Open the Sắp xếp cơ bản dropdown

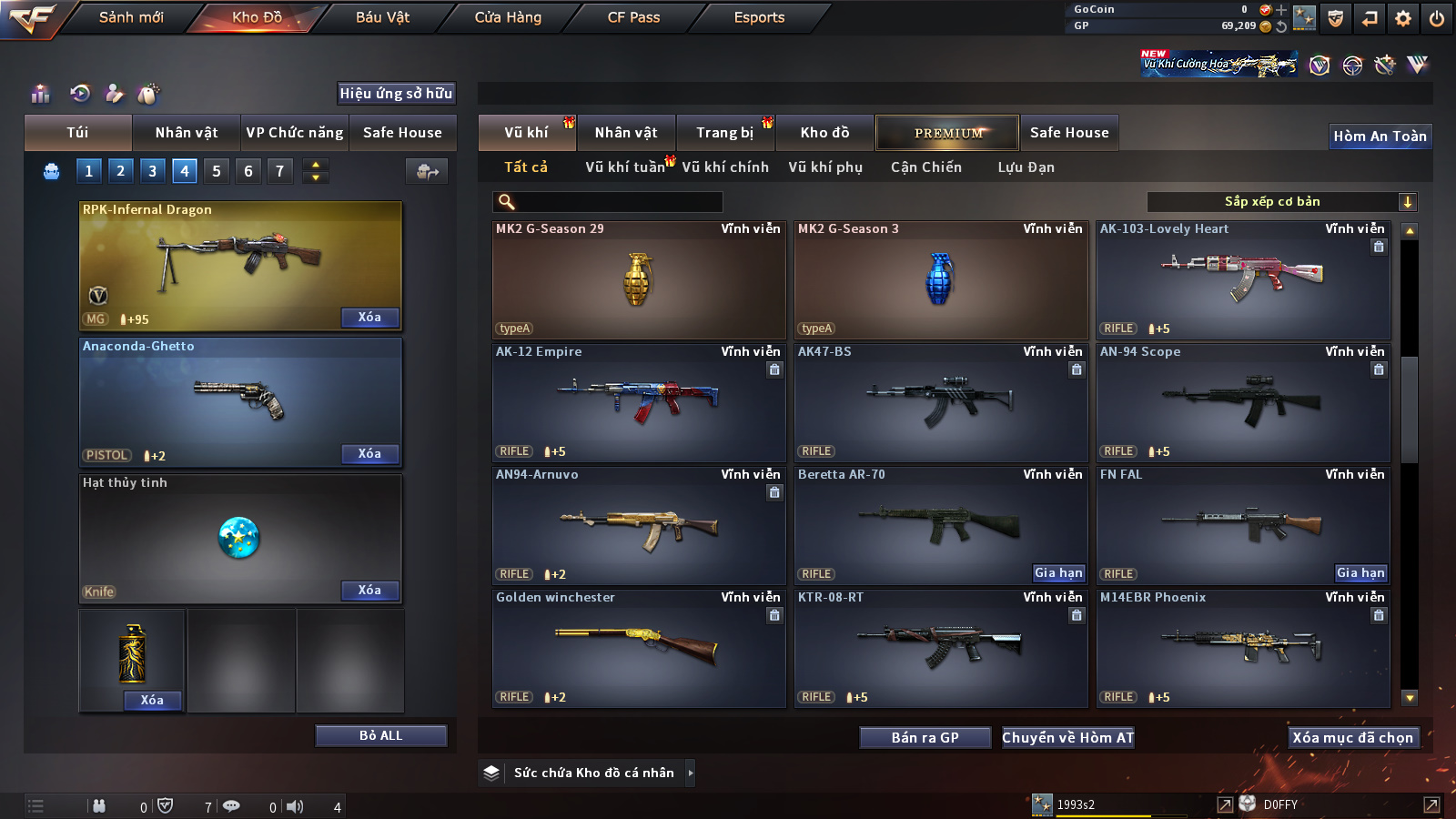(x=1281, y=202)
